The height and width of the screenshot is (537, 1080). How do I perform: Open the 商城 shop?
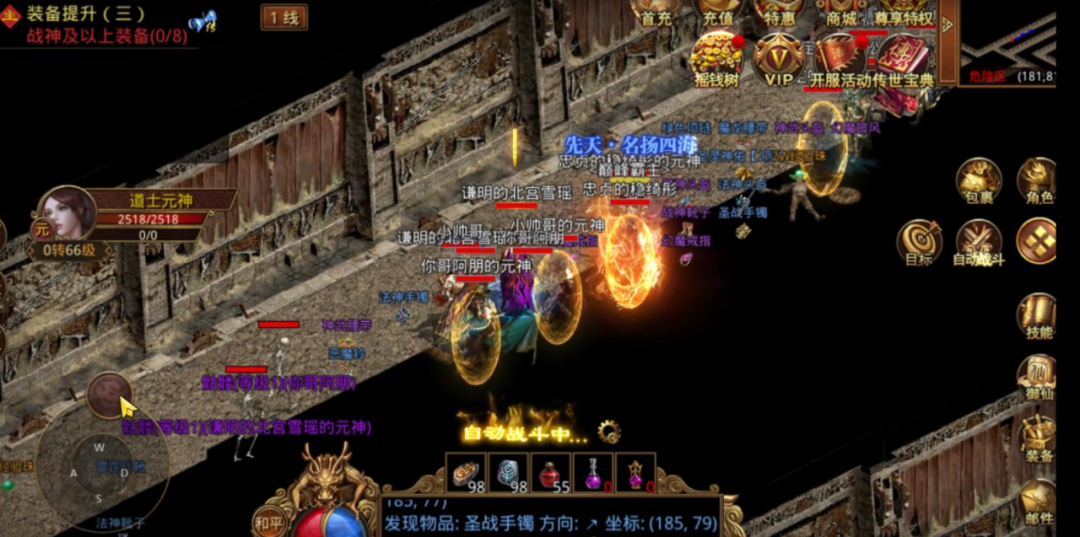coord(841,12)
